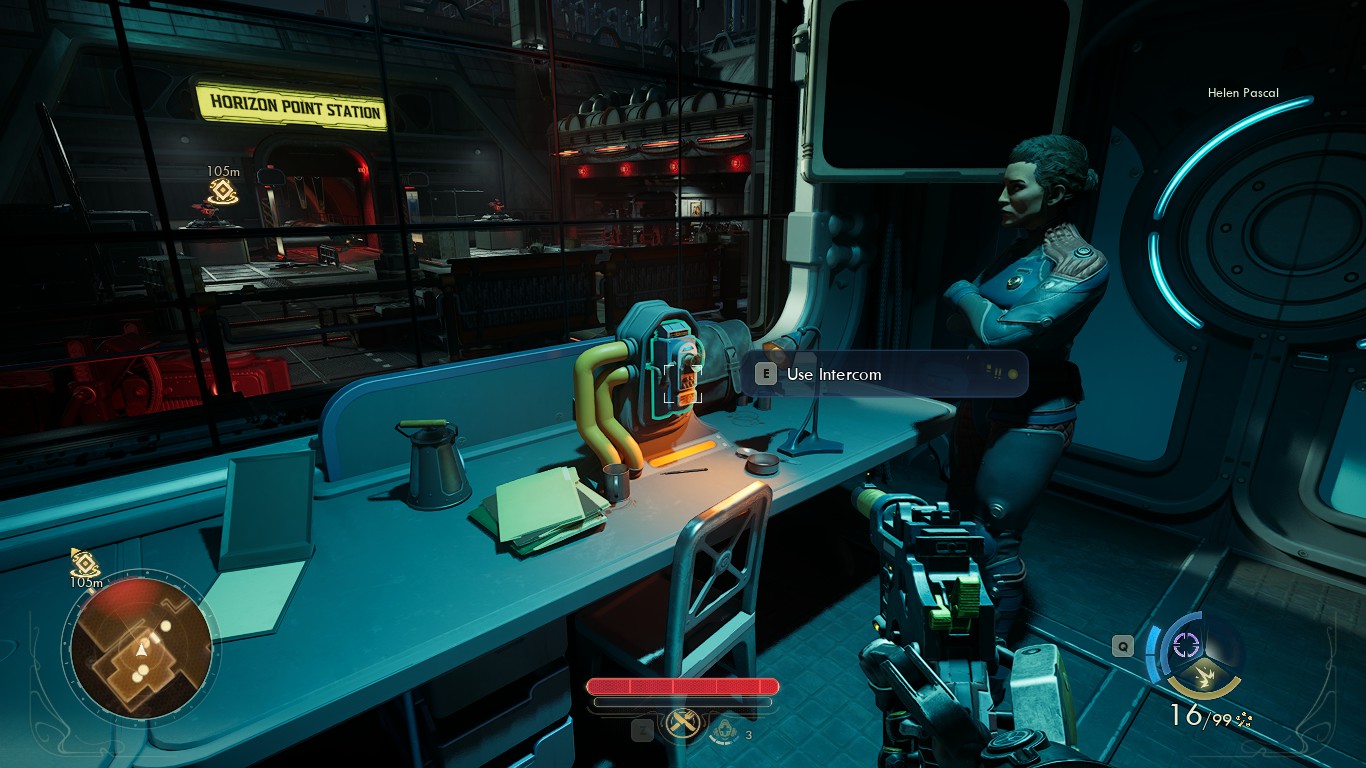This screenshot has height=768, width=1366.
Task: Click the ammo counter showing 16/99
Action: (1199, 714)
